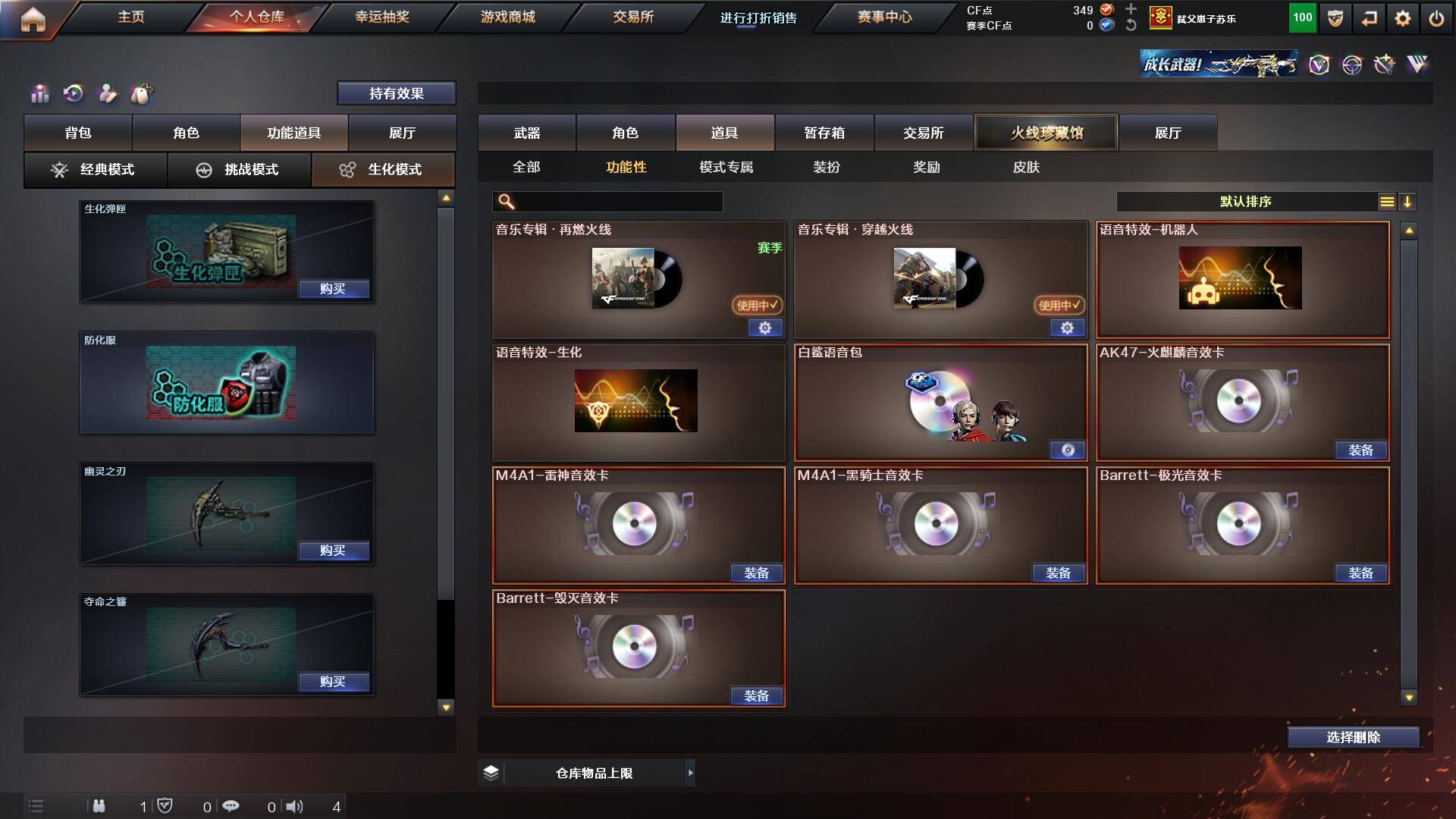Switch to the 火线珍藏馆 tab
Image resolution: width=1456 pixels, height=819 pixels.
pyautogui.click(x=1046, y=132)
